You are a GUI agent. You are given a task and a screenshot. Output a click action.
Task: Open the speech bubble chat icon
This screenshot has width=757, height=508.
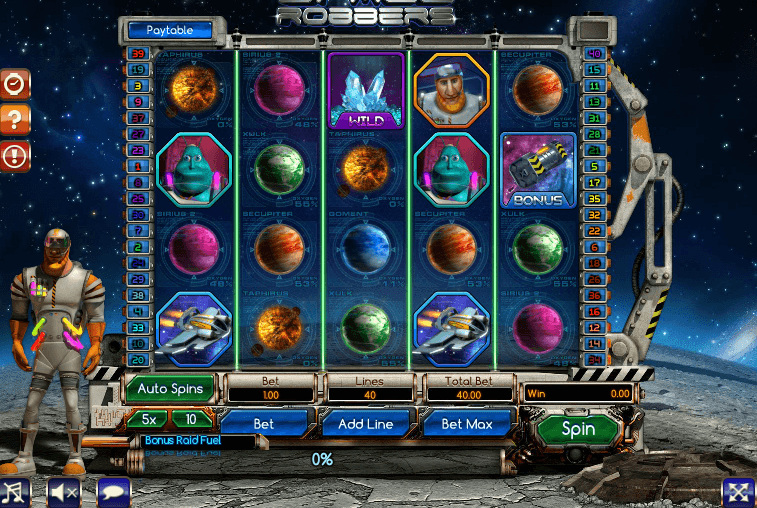click(113, 491)
